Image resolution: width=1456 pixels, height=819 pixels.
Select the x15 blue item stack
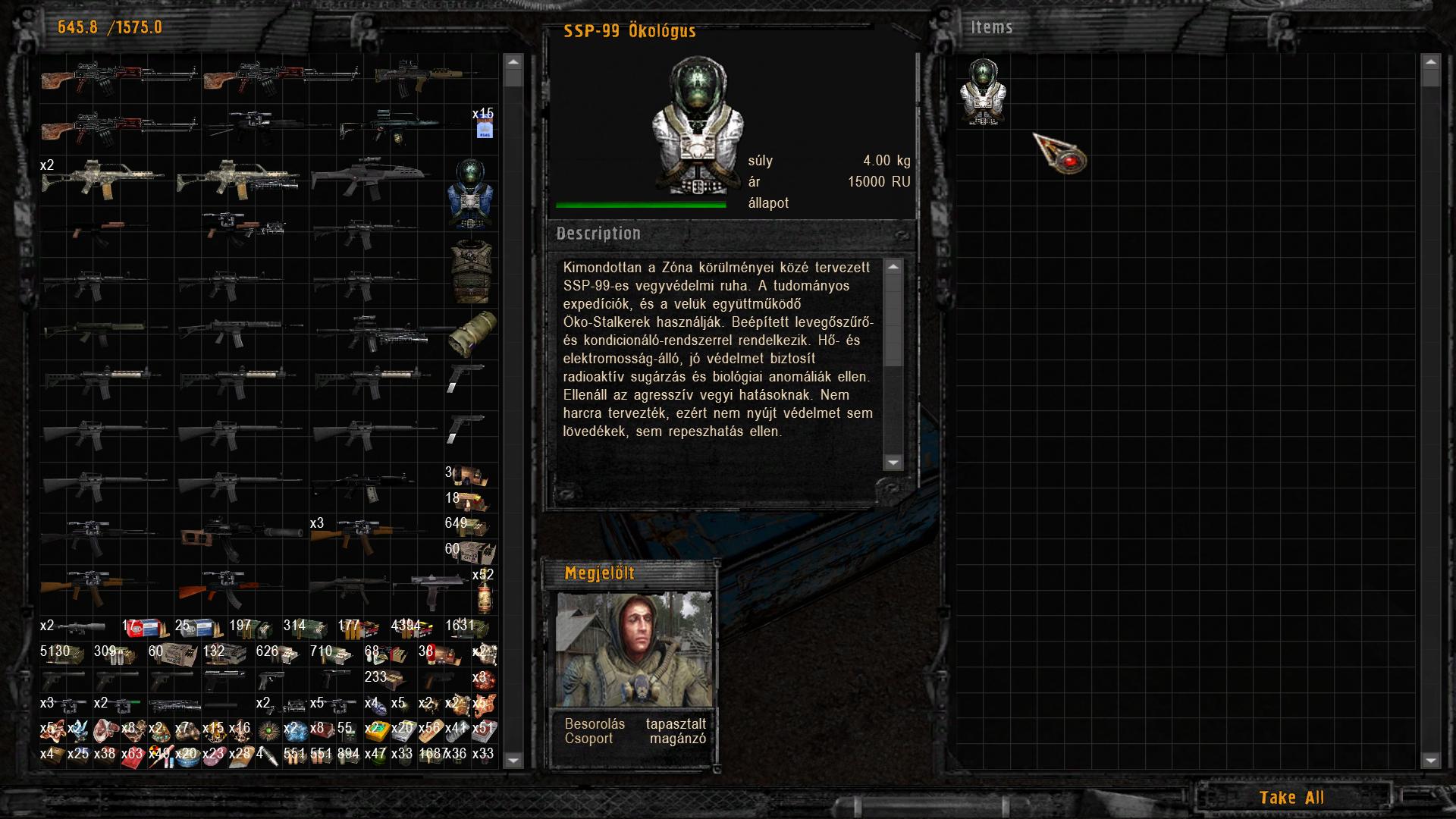pyautogui.click(x=484, y=124)
